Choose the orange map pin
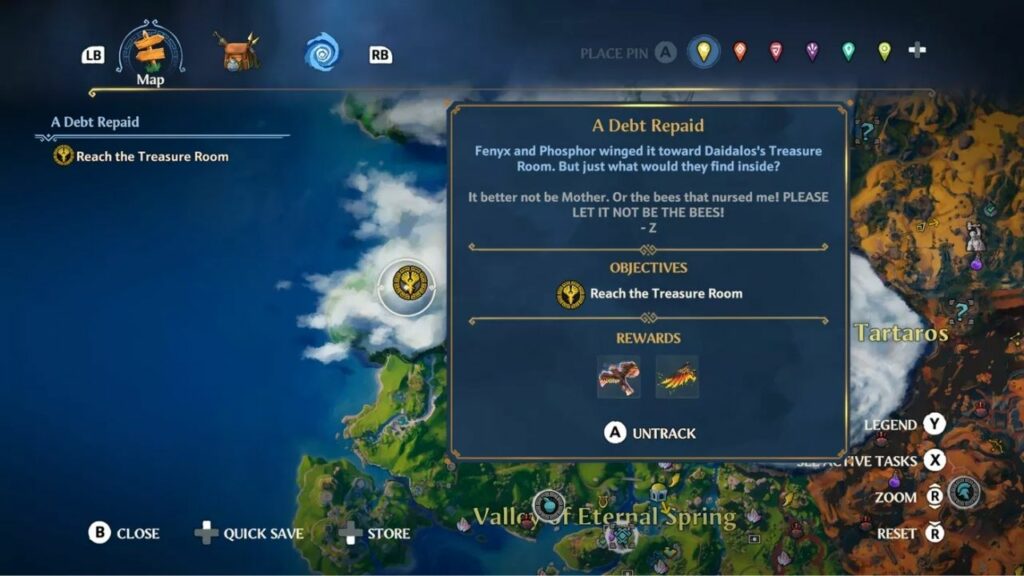The image size is (1024, 576). click(740, 51)
